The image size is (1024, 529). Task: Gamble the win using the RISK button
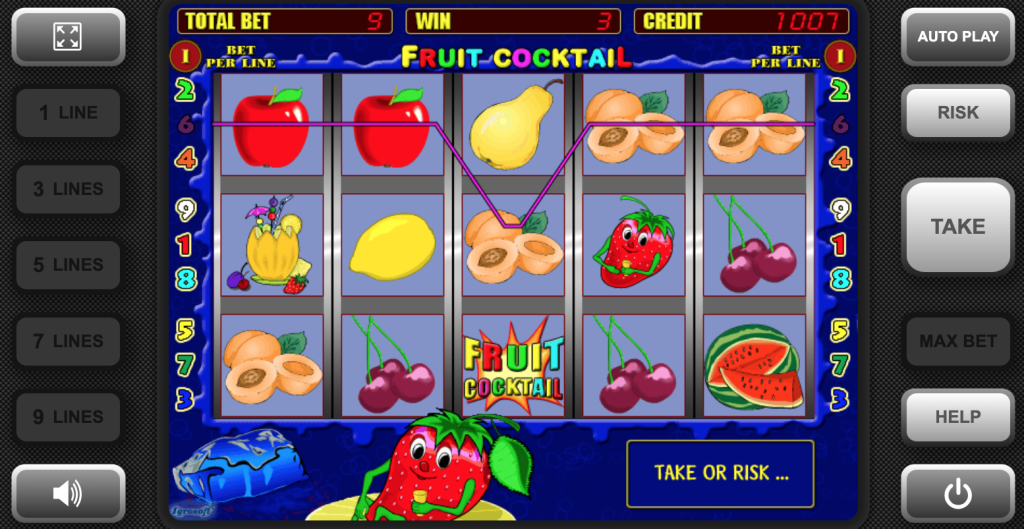pyautogui.click(x=957, y=113)
